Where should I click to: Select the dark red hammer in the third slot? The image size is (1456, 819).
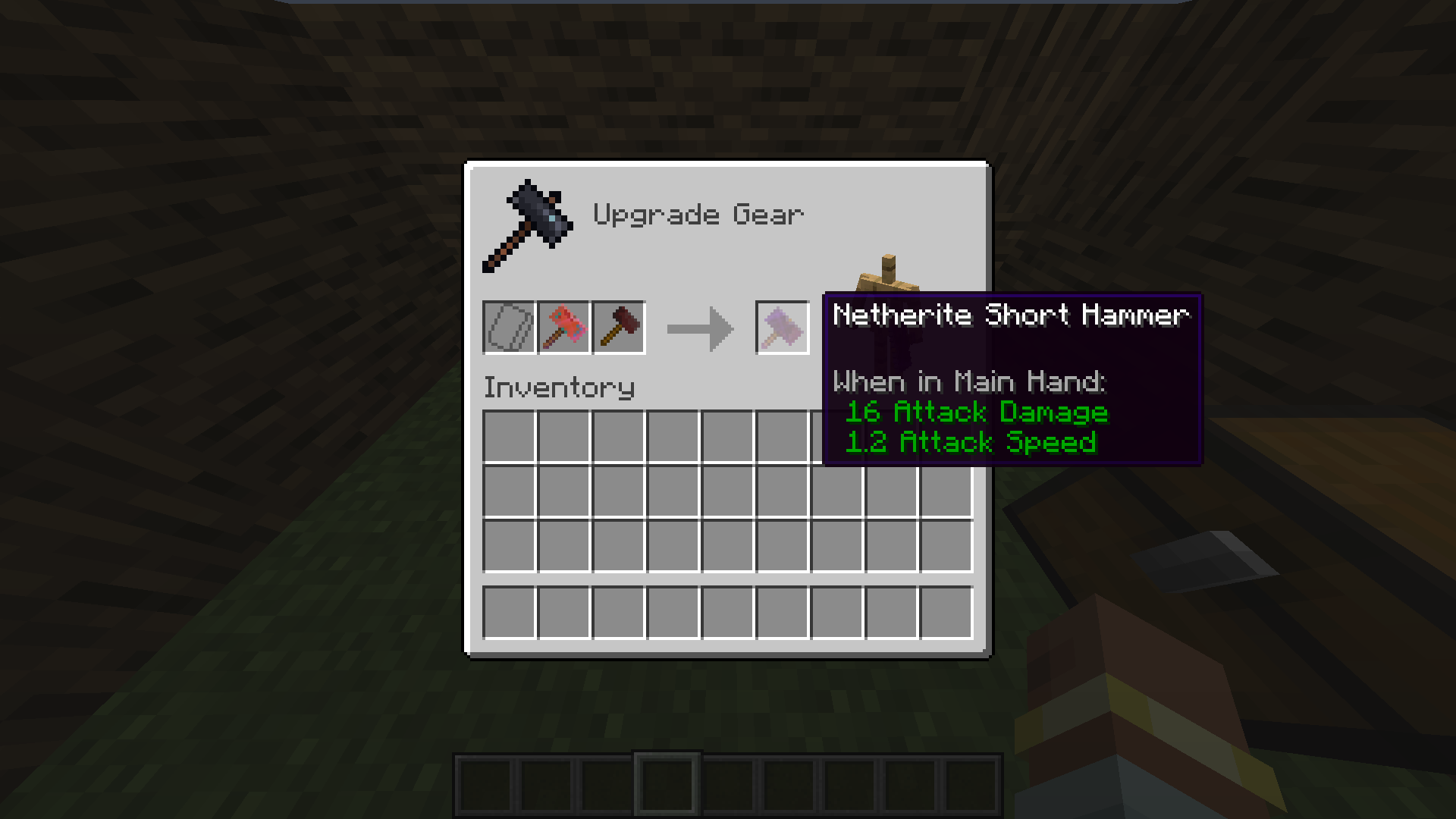618,327
